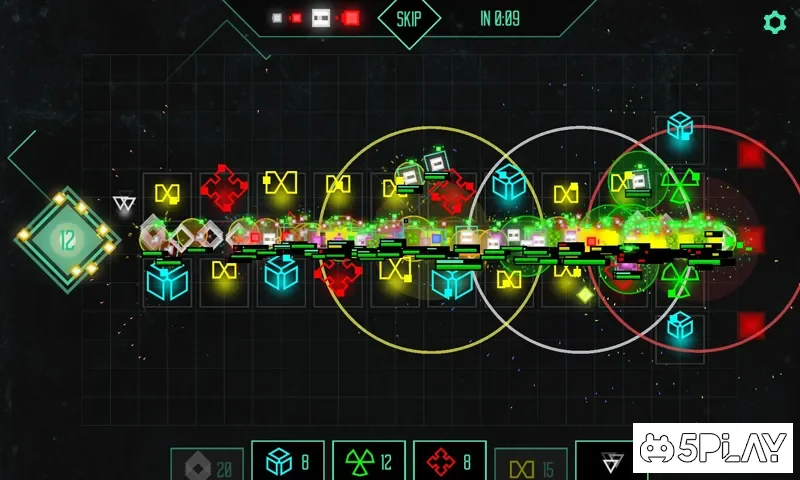Image resolution: width=800 pixels, height=480 pixels.
Task: Choose the grey diamond tower costing 20
Action: (206, 465)
